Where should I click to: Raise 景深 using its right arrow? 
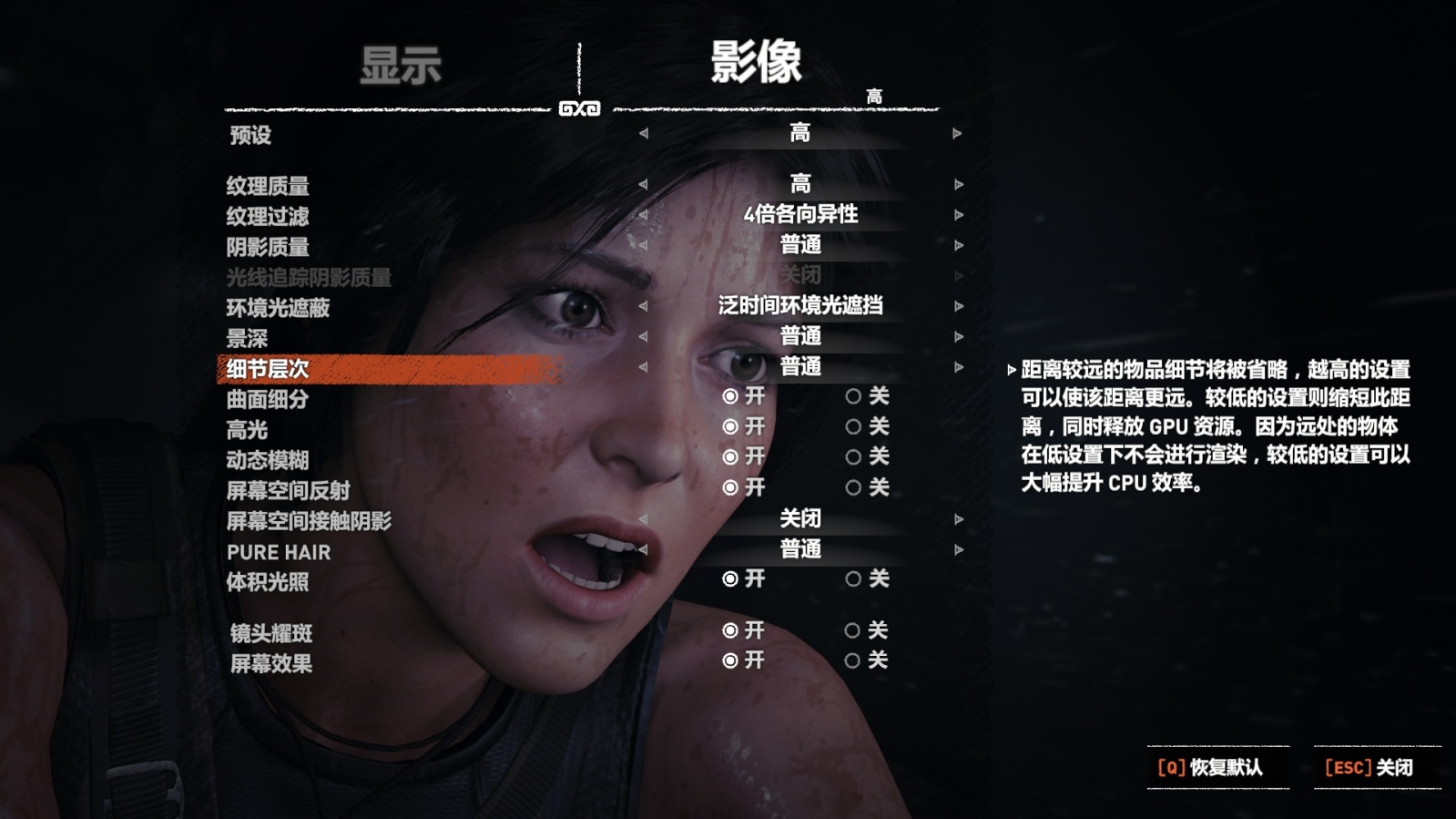(x=956, y=339)
